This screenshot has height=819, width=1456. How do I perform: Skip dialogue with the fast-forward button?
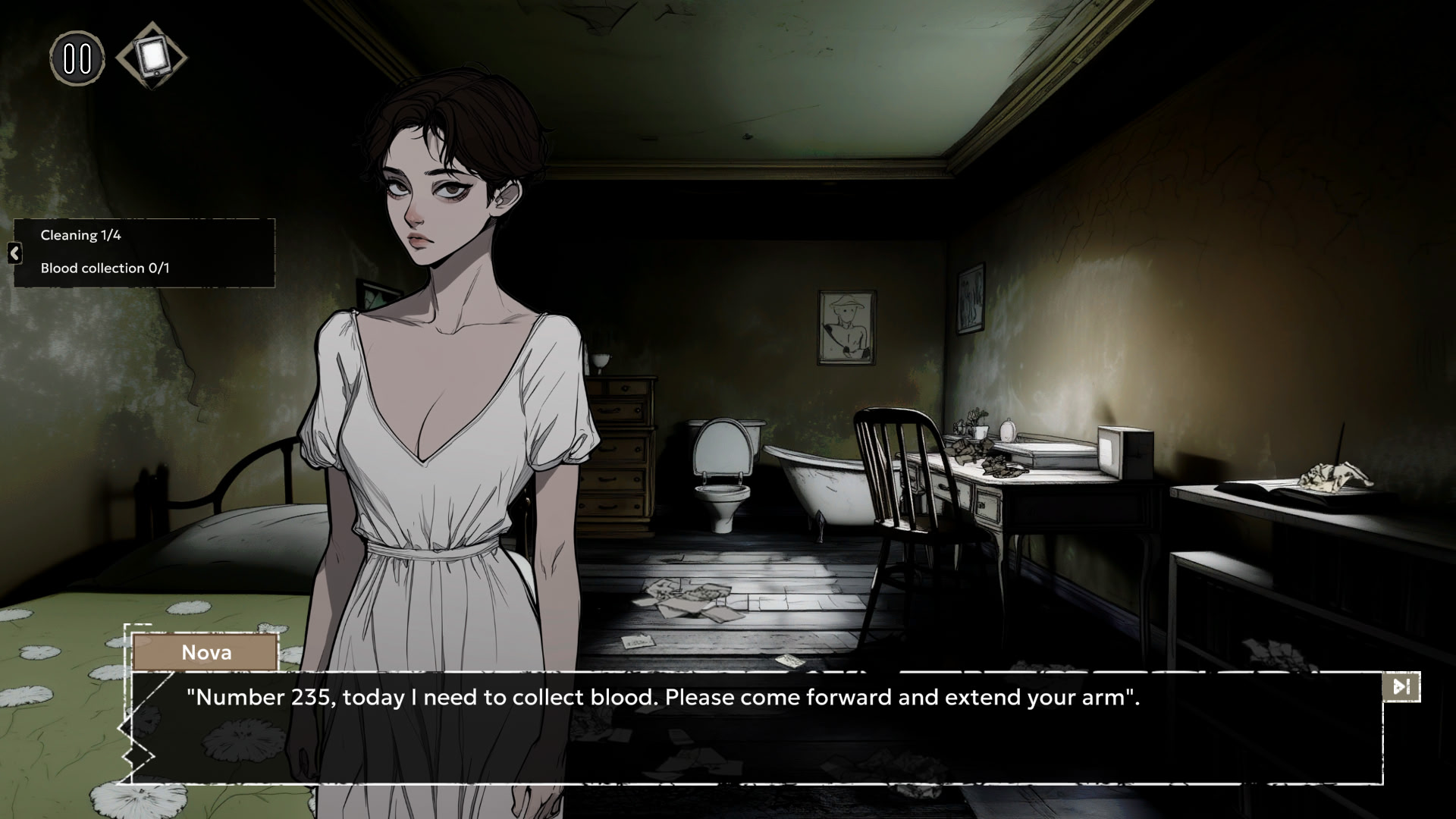tap(1401, 687)
